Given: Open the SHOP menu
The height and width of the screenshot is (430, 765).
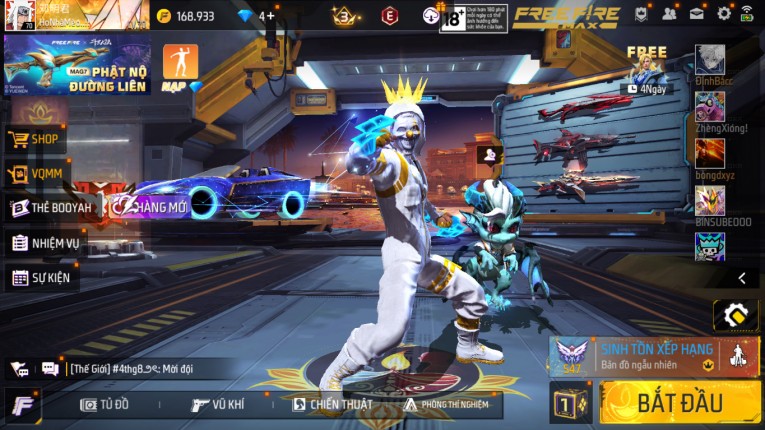Looking at the screenshot, I should [x=36, y=139].
